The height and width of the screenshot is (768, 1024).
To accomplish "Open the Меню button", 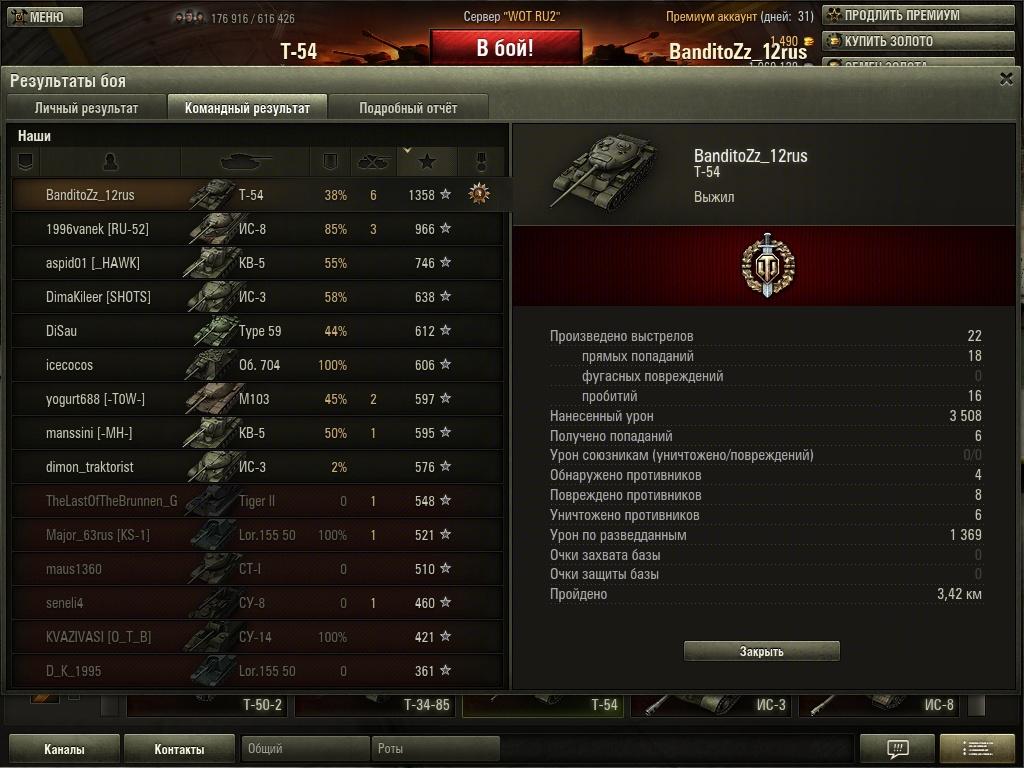I will [46, 17].
